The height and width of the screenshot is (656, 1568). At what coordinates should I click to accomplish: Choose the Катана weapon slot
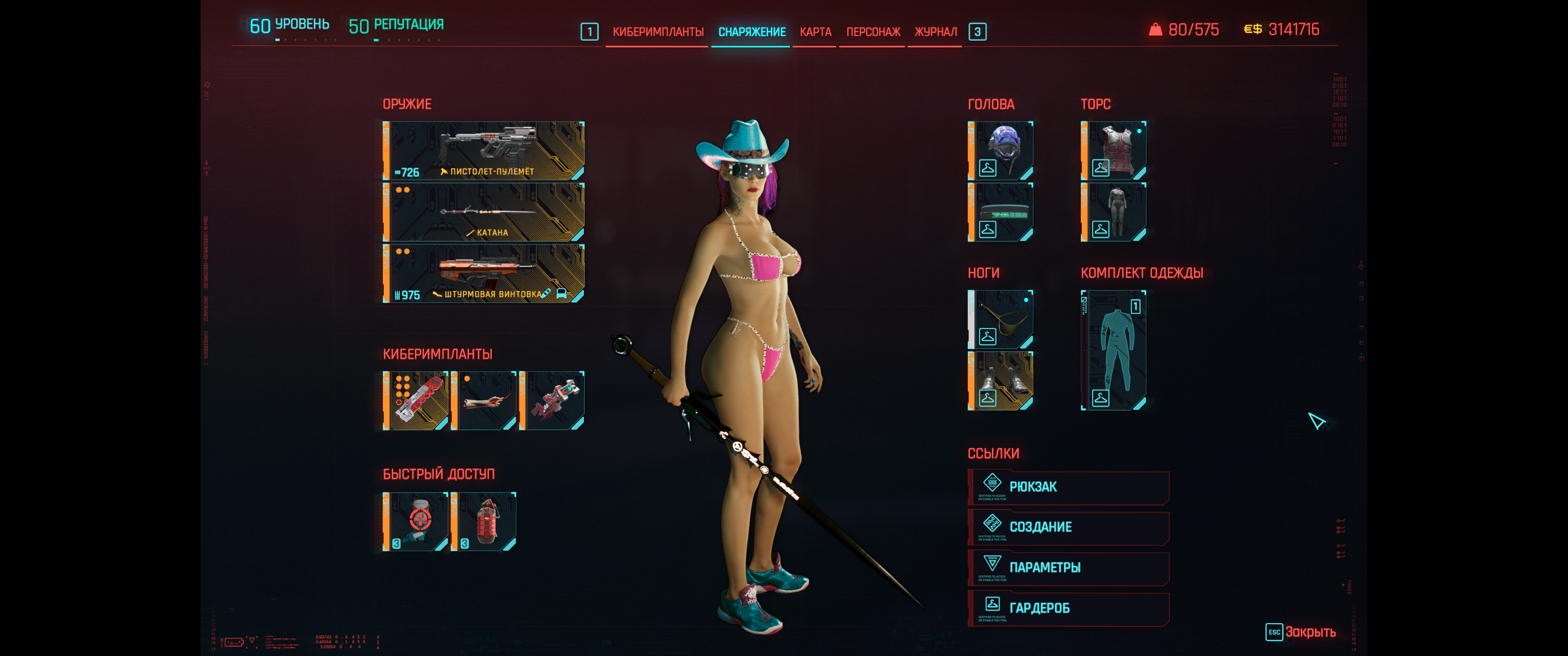point(484,212)
